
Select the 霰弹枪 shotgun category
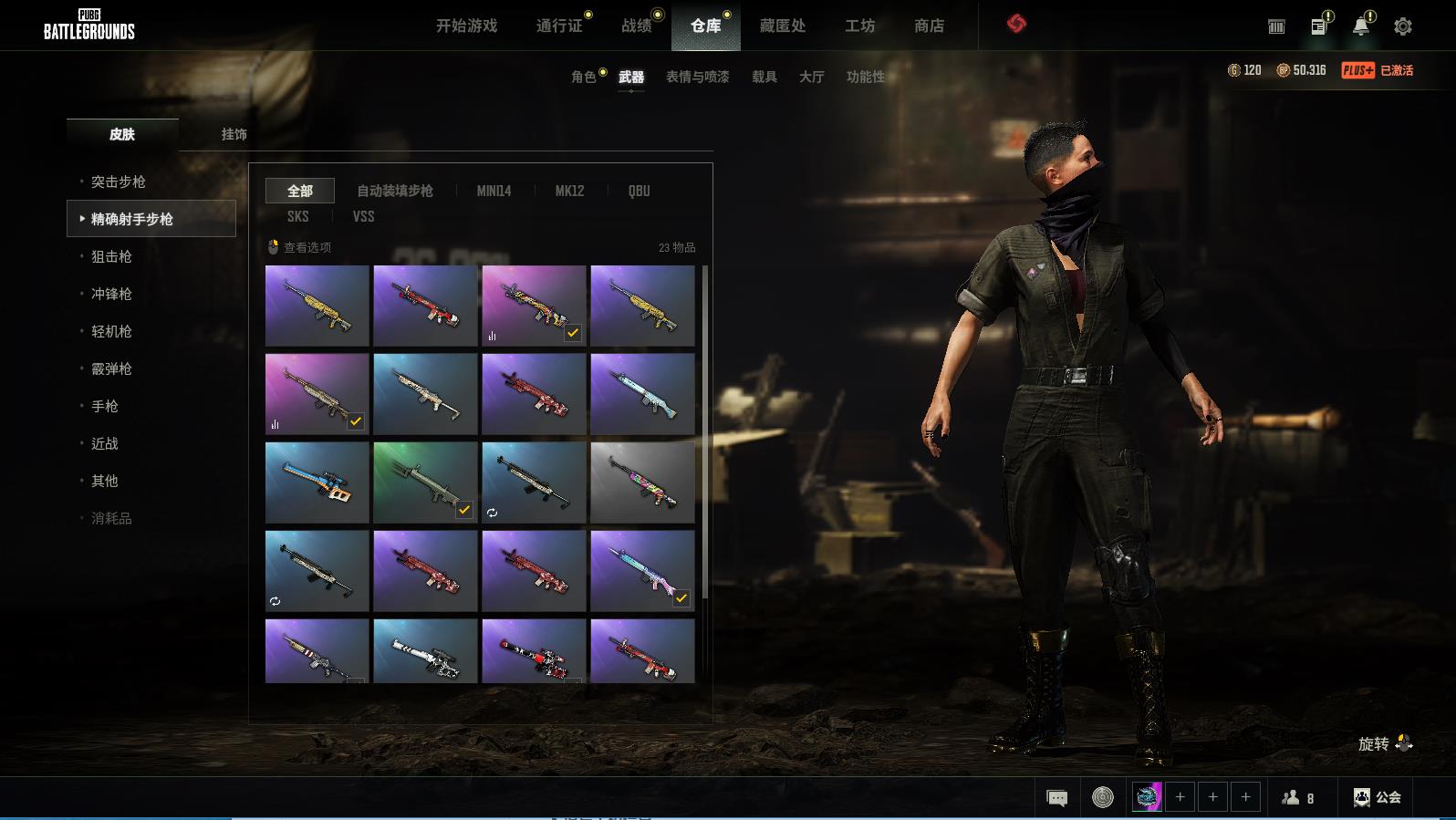[111, 368]
